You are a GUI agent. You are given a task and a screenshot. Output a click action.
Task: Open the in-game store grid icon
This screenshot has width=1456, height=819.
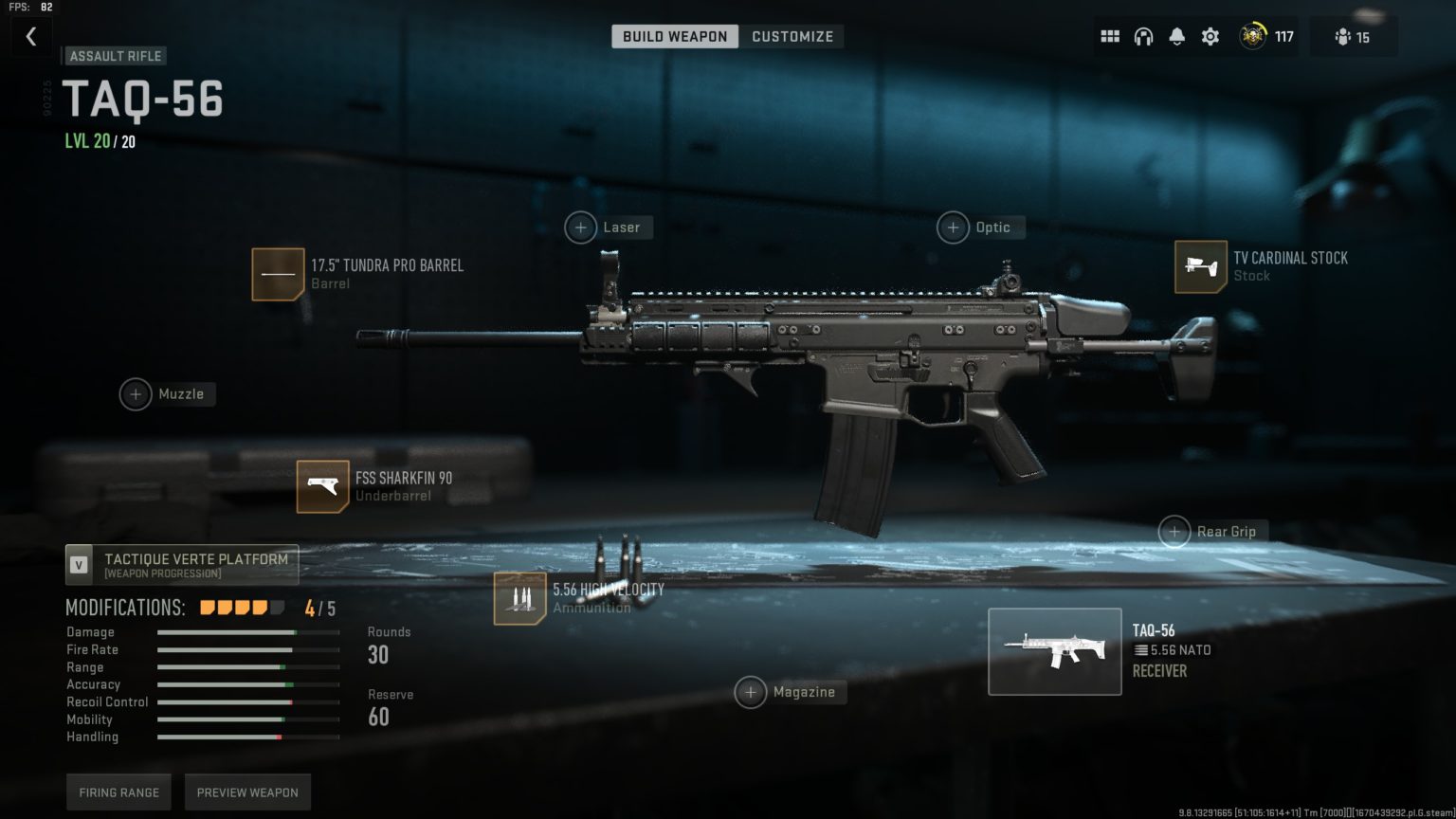pos(1109,35)
